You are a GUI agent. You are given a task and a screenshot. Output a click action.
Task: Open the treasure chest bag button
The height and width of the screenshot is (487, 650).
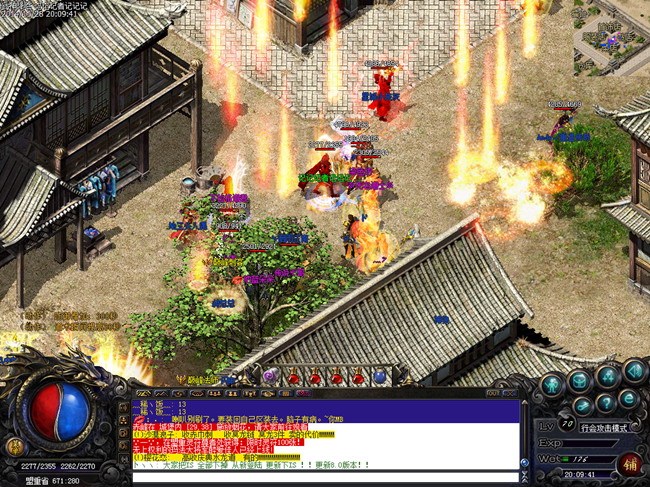tap(579, 381)
